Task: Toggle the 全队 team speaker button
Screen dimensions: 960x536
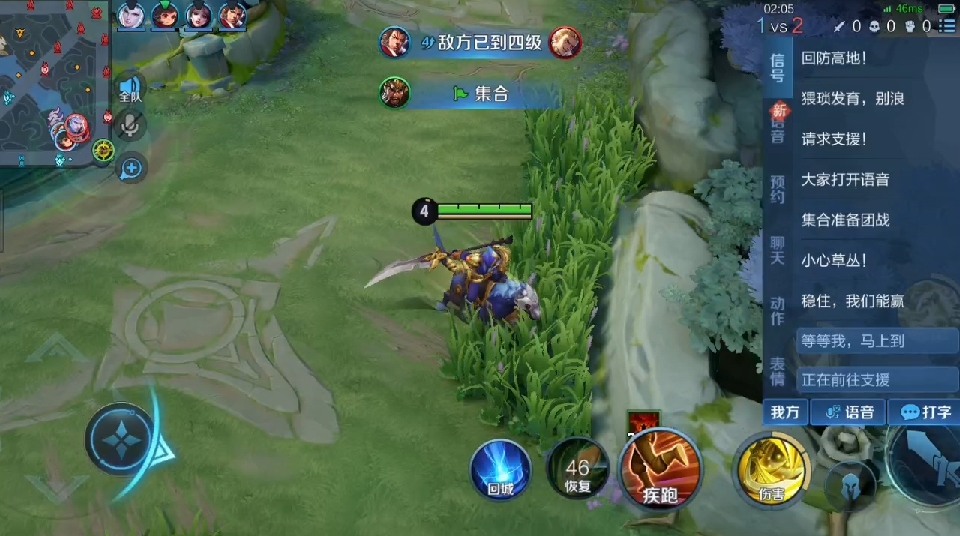Action: click(x=130, y=89)
